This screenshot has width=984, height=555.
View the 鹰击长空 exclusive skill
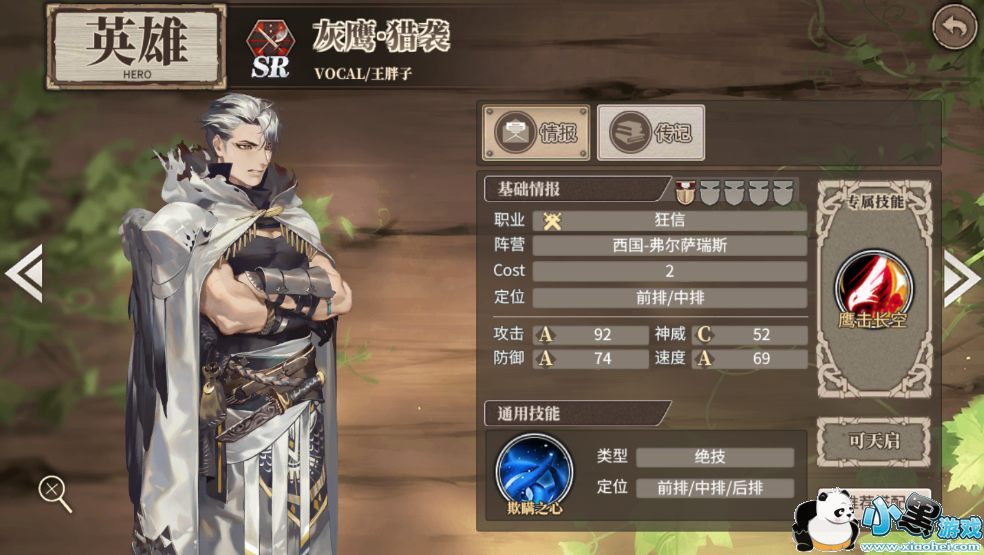(x=874, y=284)
